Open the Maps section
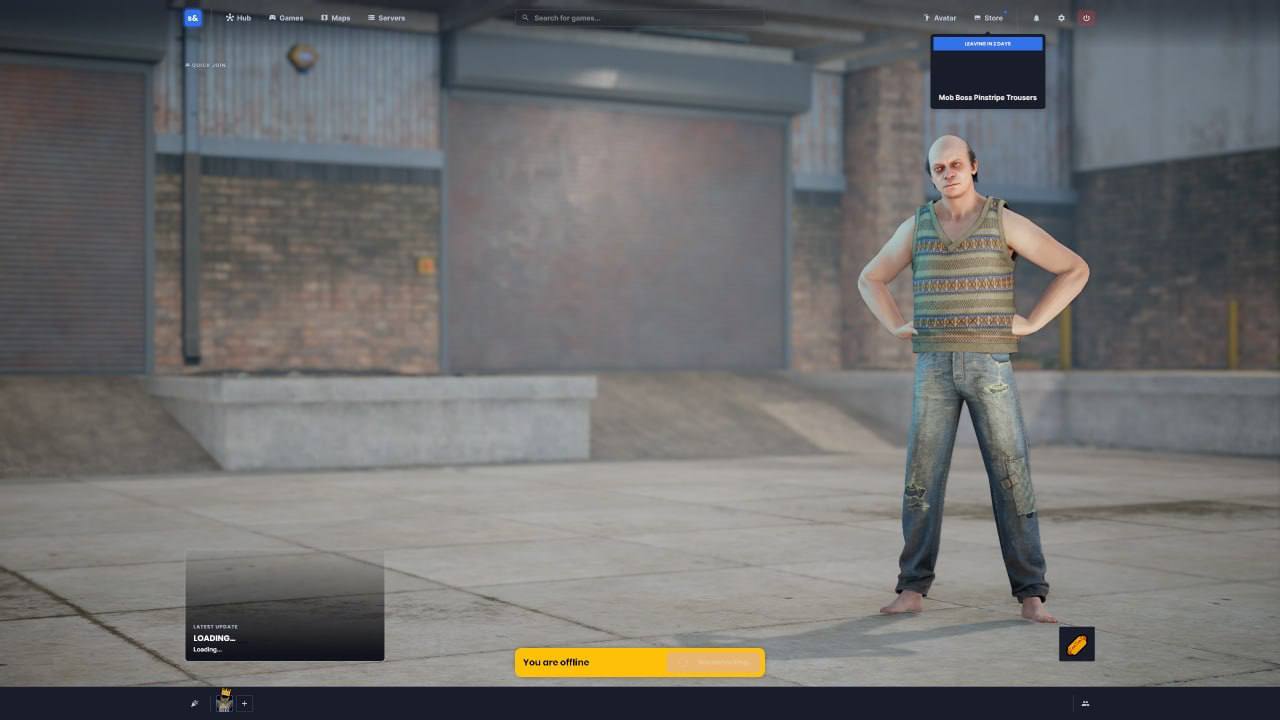Image resolution: width=1280 pixels, height=720 pixels. click(x=335, y=18)
